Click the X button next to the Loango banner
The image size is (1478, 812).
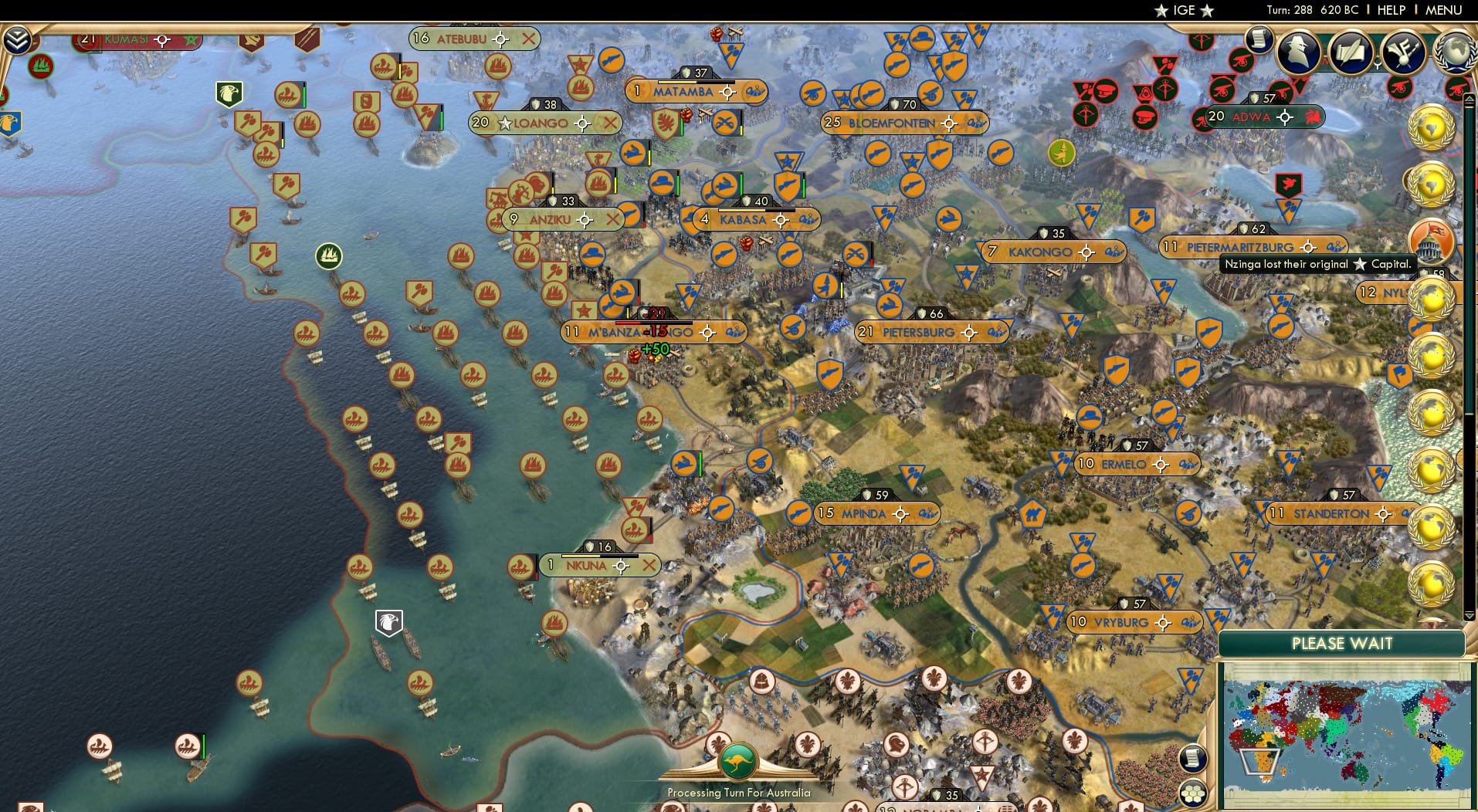608,123
